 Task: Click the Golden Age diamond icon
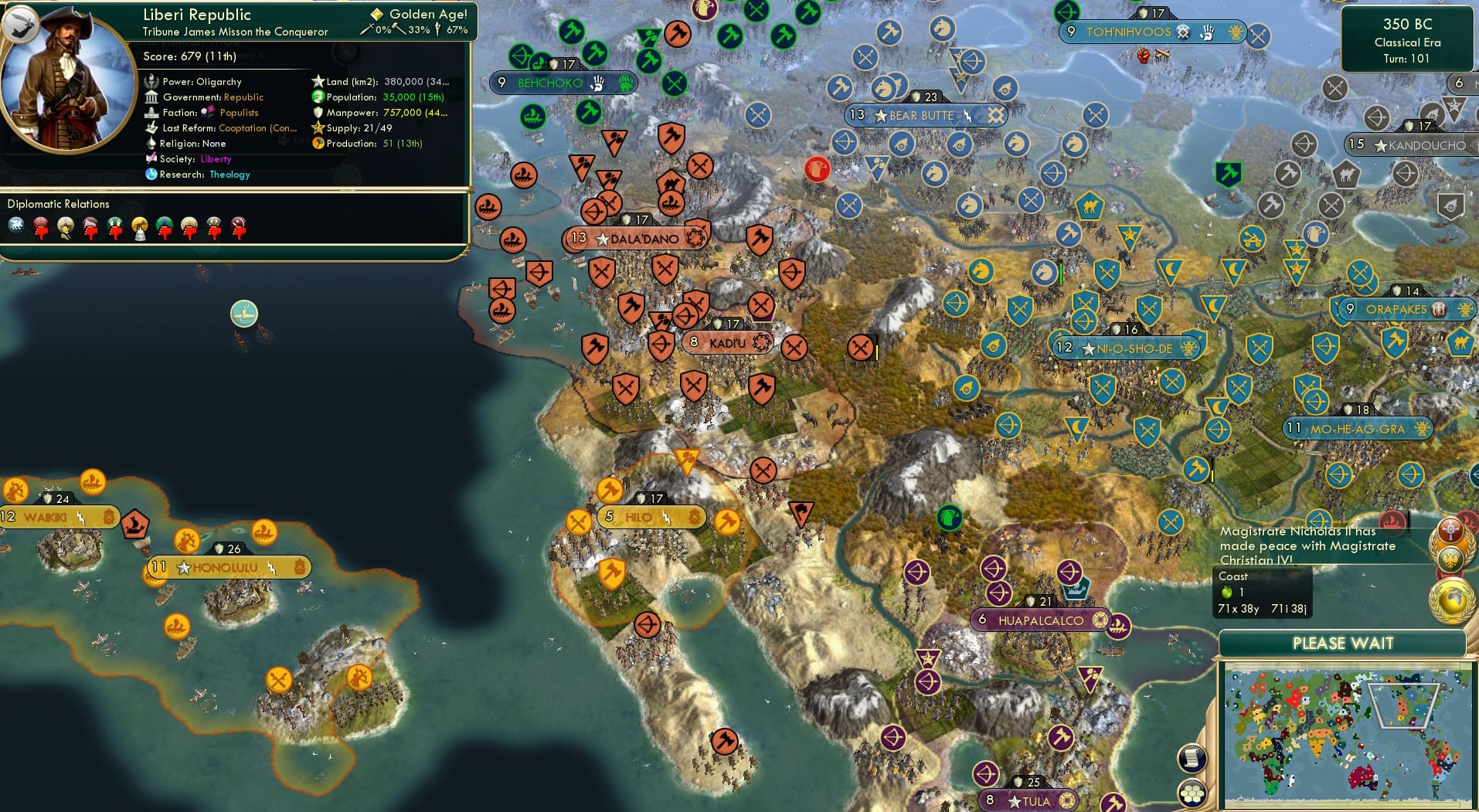376,13
